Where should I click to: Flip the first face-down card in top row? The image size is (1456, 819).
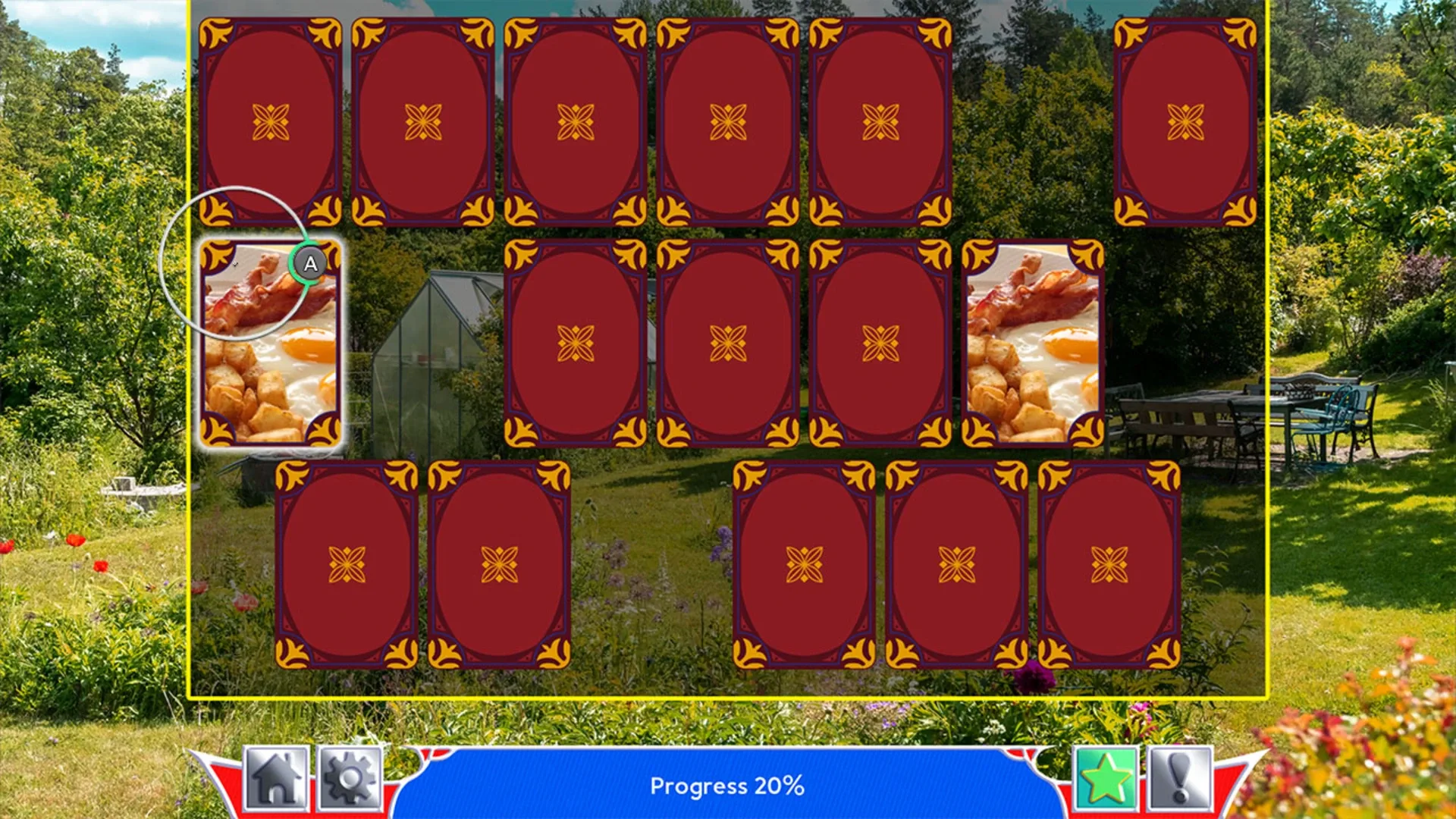pos(271,120)
